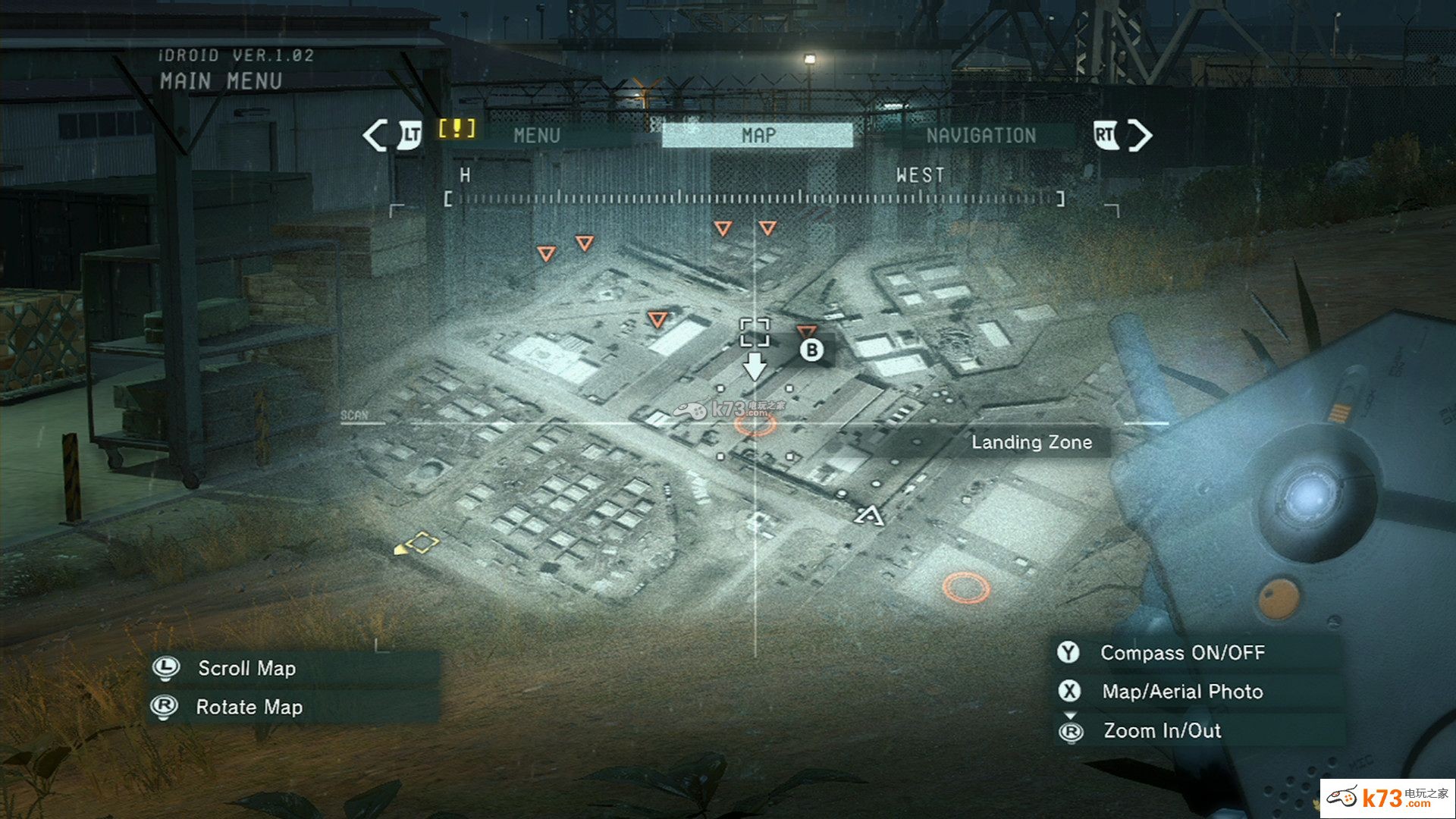Click the right arrow beside the tabs
Screen dimensions: 1456x819
click(x=1140, y=136)
